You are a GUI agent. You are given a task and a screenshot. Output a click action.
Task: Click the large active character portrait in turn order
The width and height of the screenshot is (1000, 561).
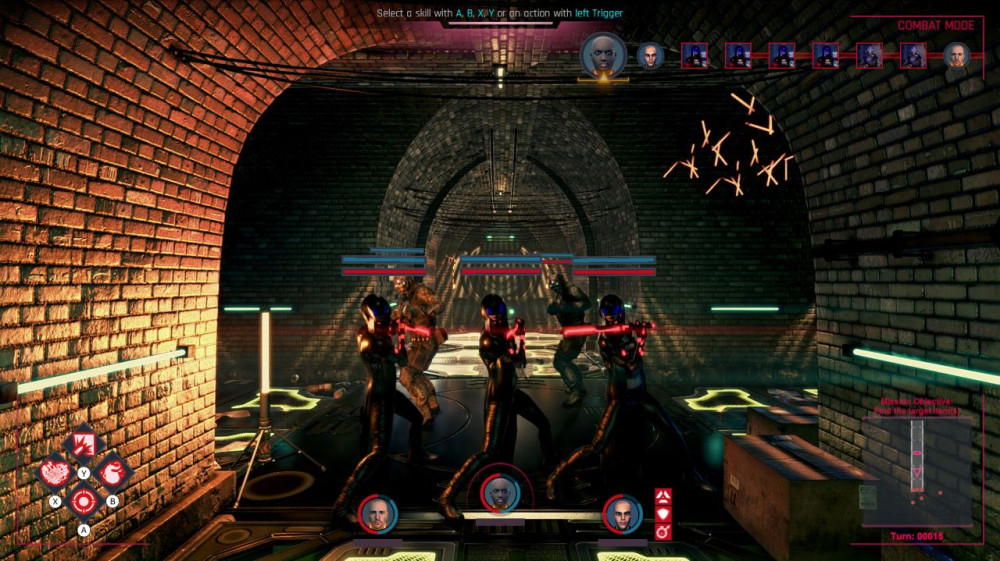[603, 55]
